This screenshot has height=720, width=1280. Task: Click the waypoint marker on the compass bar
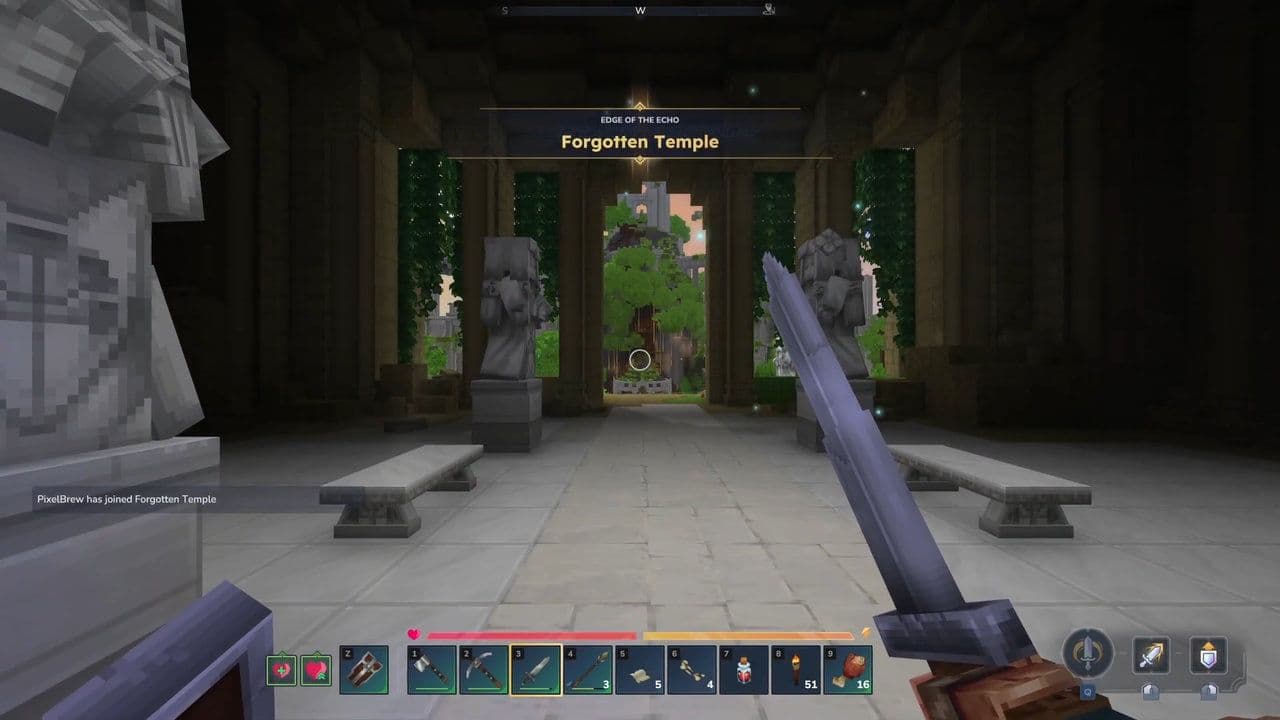pyautogui.click(x=767, y=9)
